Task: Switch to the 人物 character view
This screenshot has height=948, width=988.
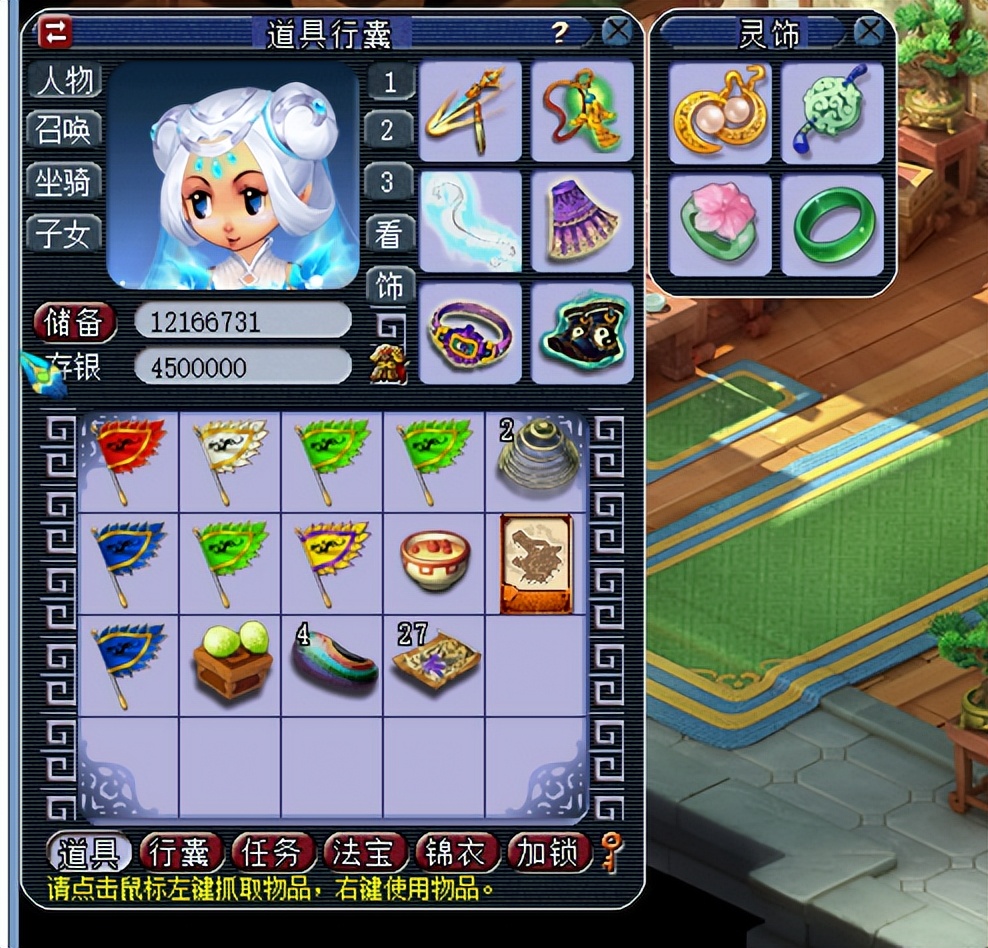Action: pos(65,80)
